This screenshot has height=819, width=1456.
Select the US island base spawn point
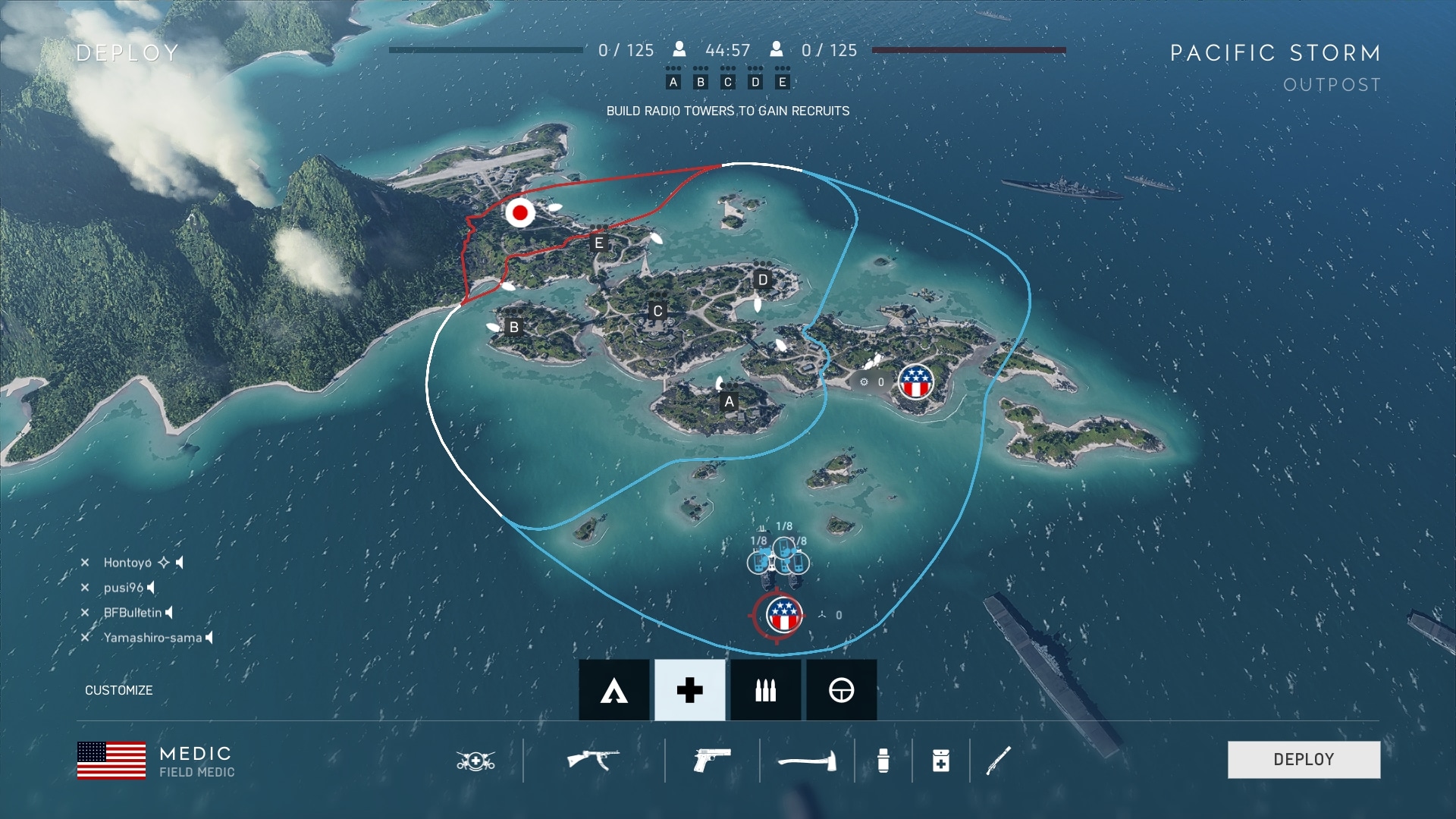point(915,381)
